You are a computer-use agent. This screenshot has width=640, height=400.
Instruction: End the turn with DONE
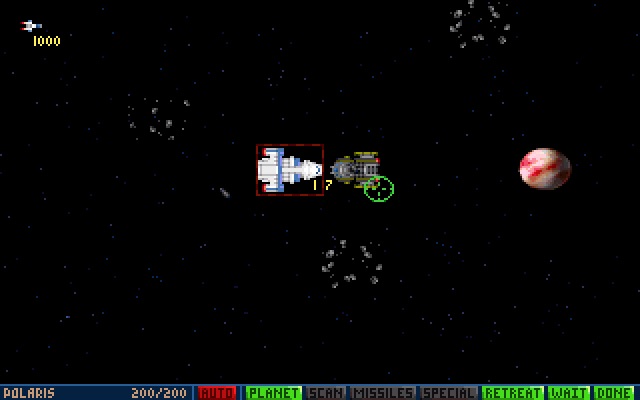(x=616, y=393)
